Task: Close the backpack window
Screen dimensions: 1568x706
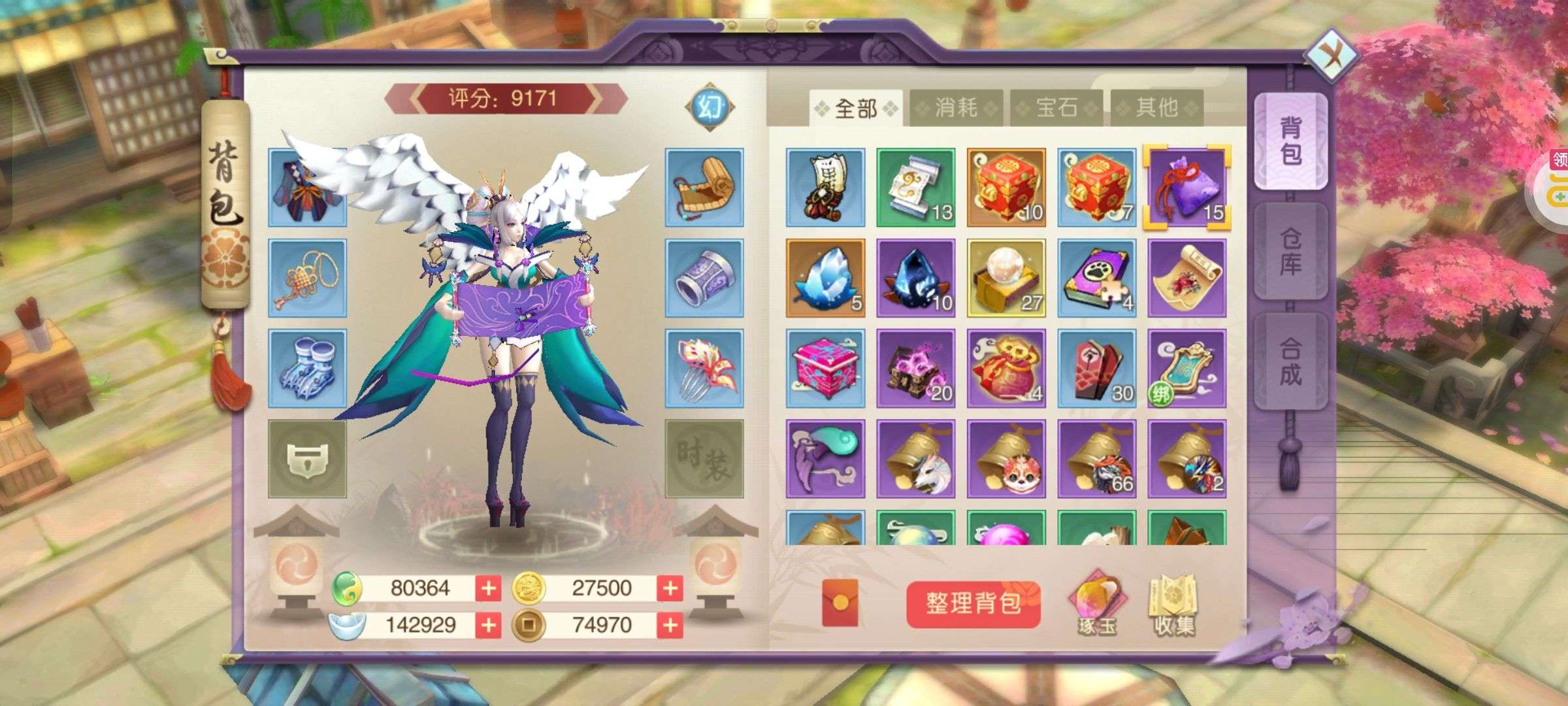Action: point(1331,54)
